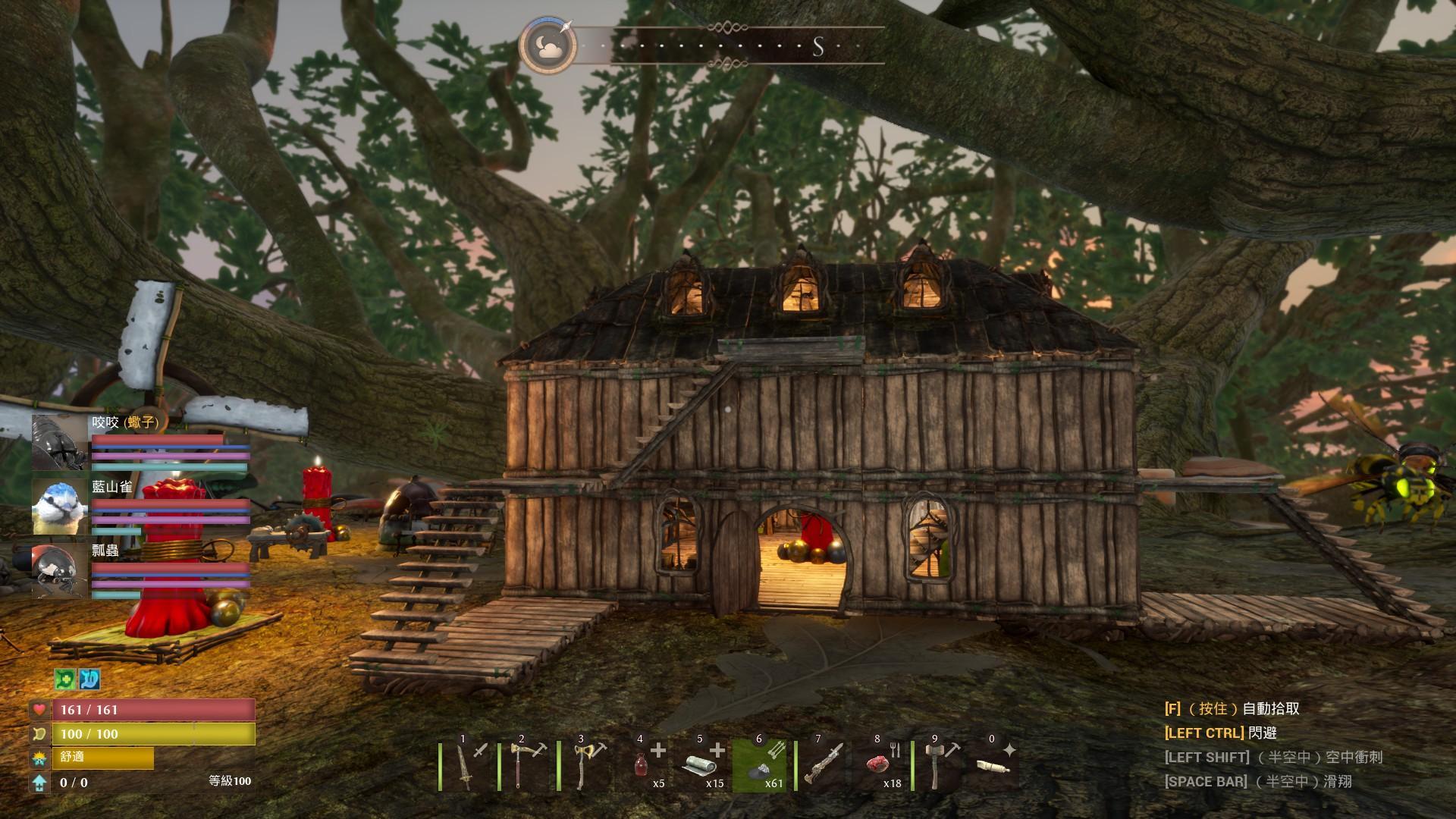Inspect the blue stomach buff icon
This screenshot has height=819, width=1456.
pyautogui.click(x=89, y=679)
